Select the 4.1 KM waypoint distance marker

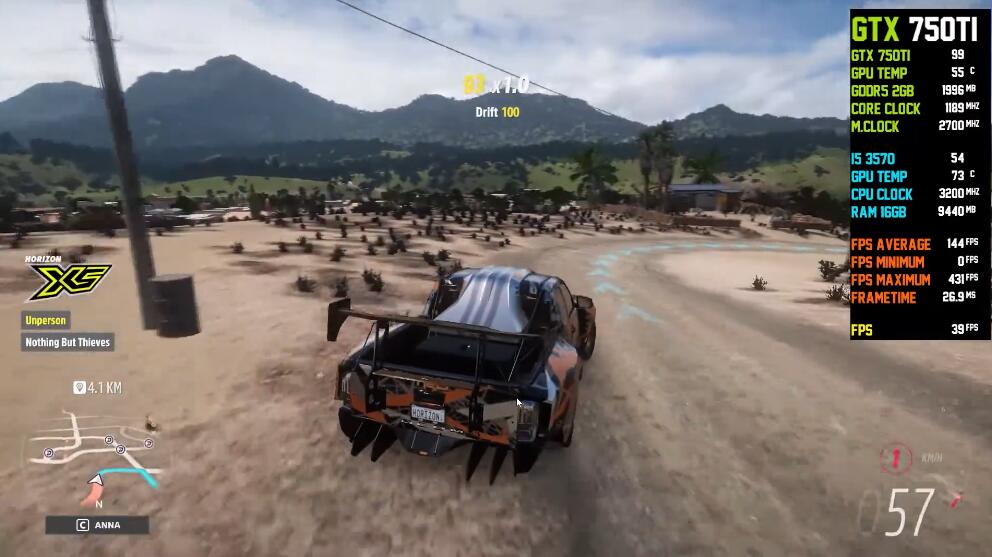[97, 387]
